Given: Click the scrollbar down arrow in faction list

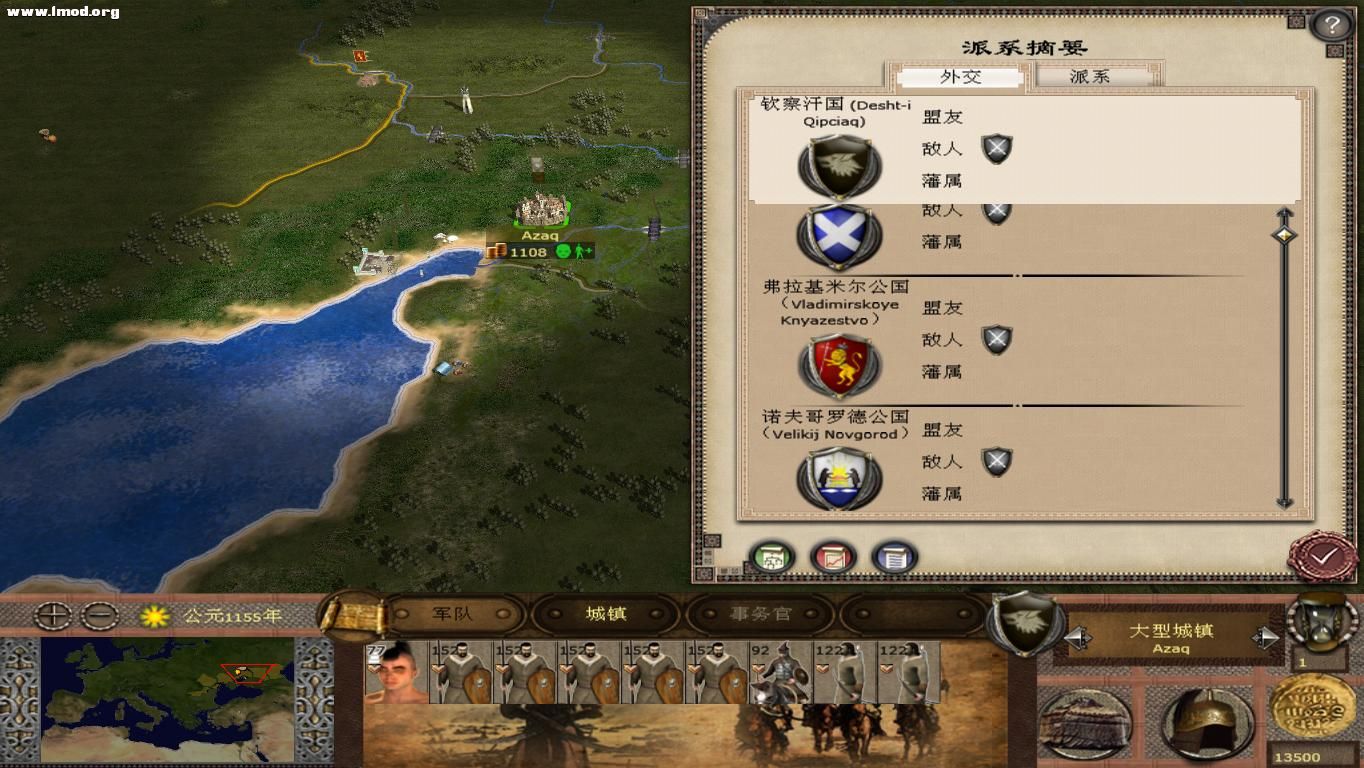Looking at the screenshot, I should (1284, 502).
